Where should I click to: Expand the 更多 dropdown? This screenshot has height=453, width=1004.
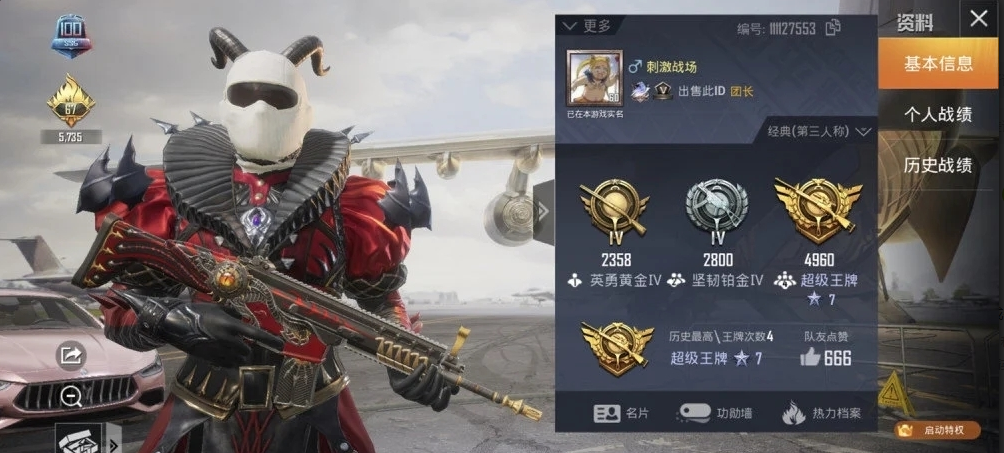point(588,26)
